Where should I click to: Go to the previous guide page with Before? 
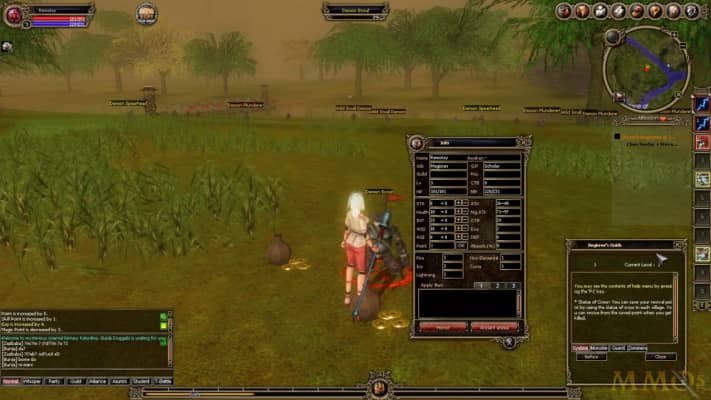[x=590, y=356]
